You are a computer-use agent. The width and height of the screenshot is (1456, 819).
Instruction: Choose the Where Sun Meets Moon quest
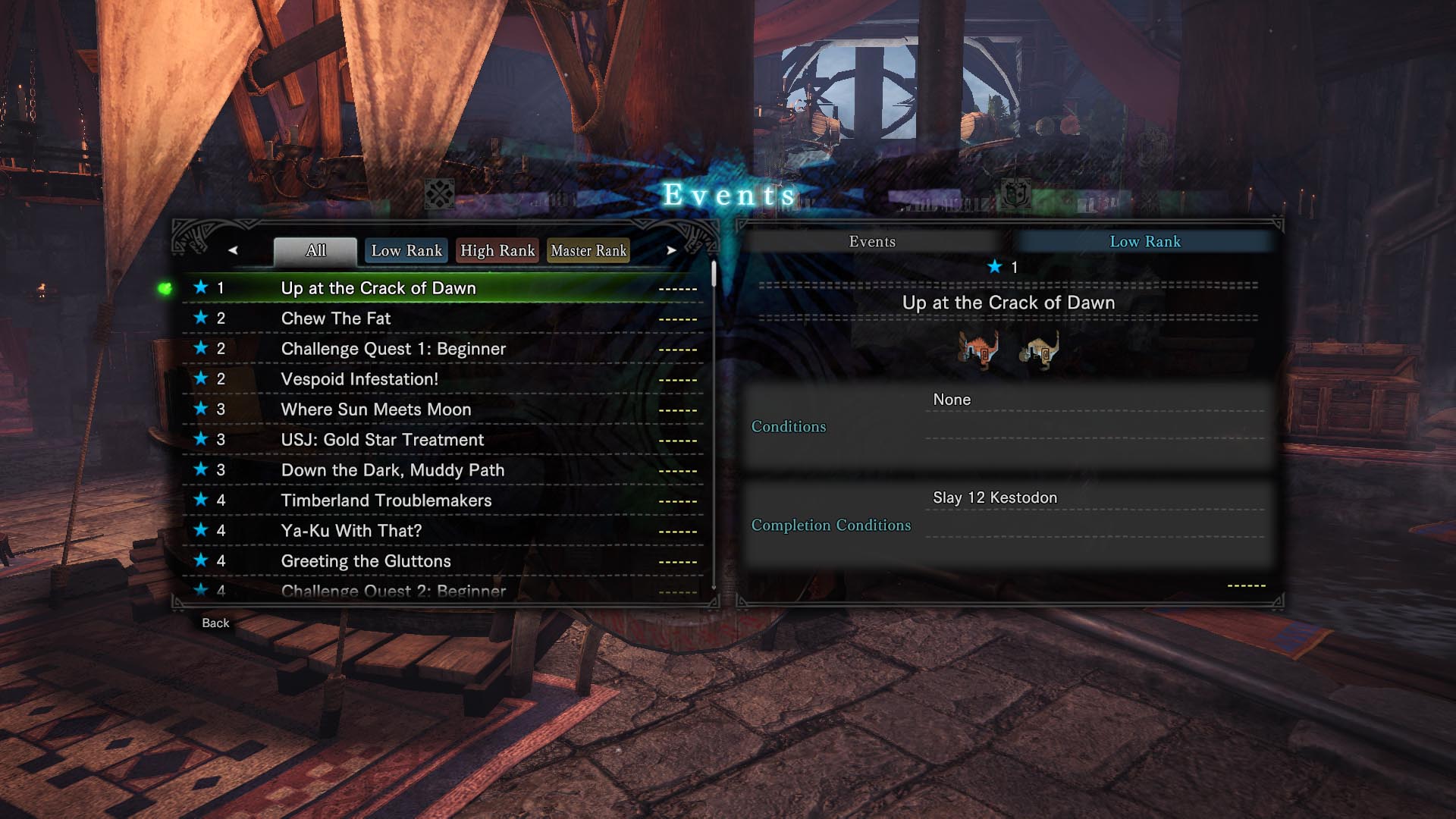[x=376, y=409]
